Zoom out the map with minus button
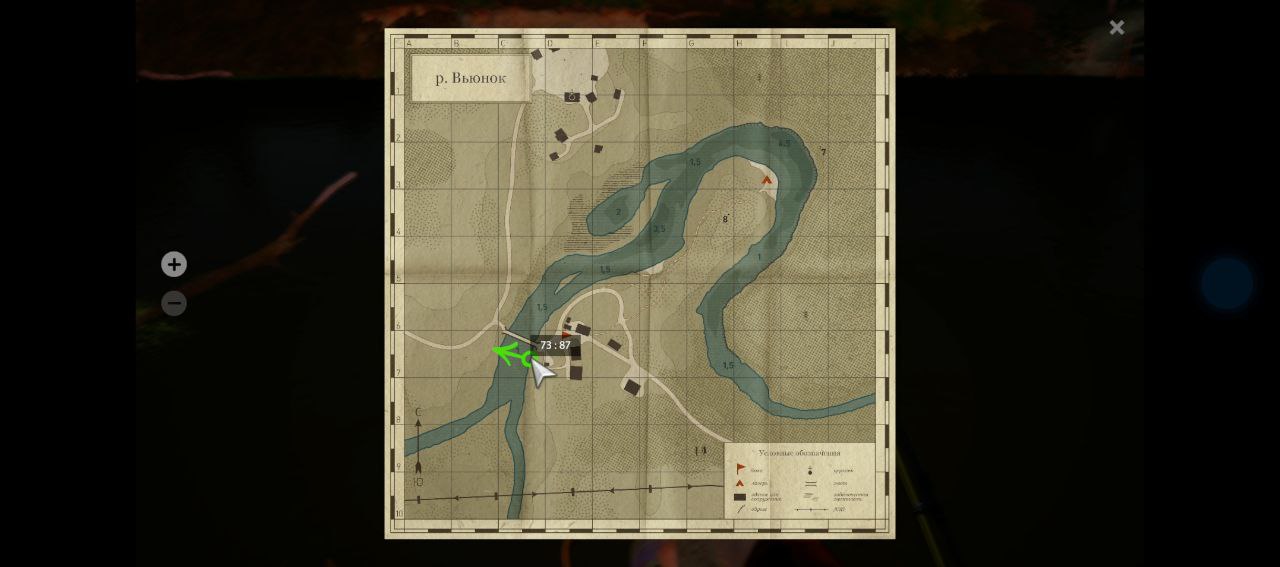 point(174,303)
